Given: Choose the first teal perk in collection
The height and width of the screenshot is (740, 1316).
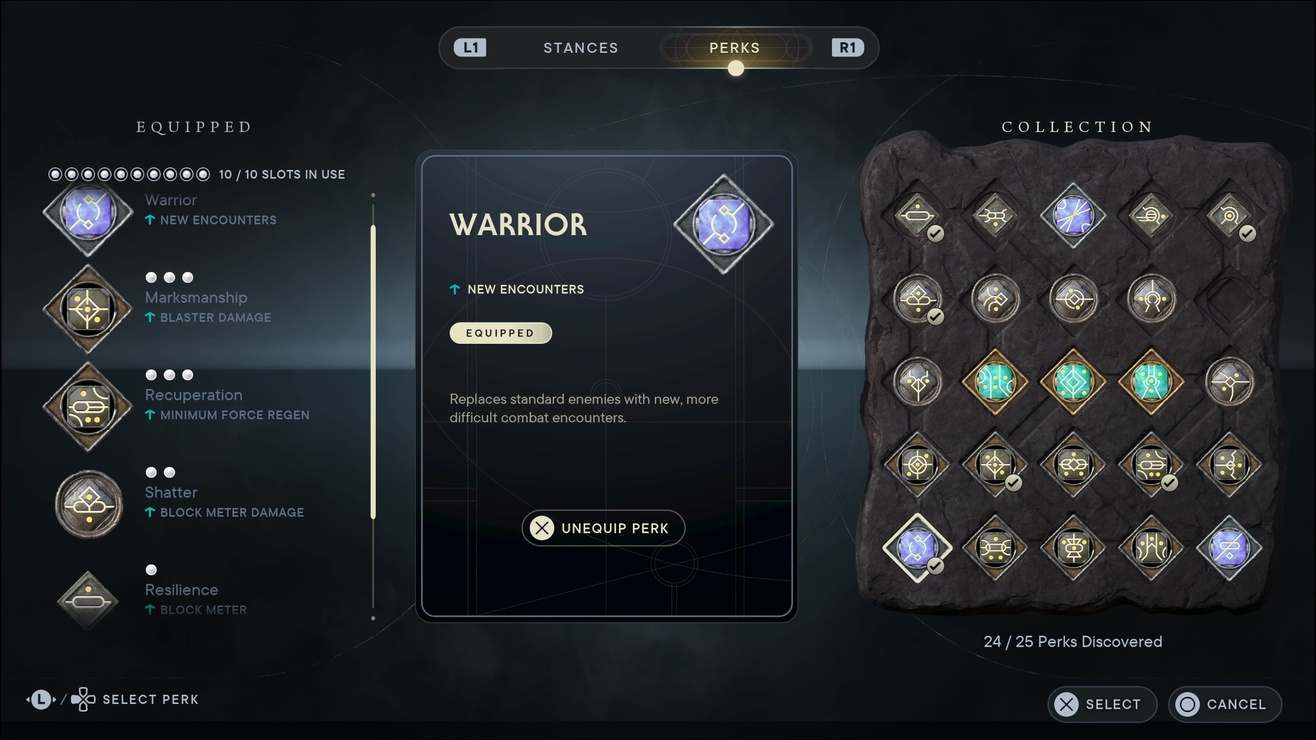Looking at the screenshot, I should [994, 381].
